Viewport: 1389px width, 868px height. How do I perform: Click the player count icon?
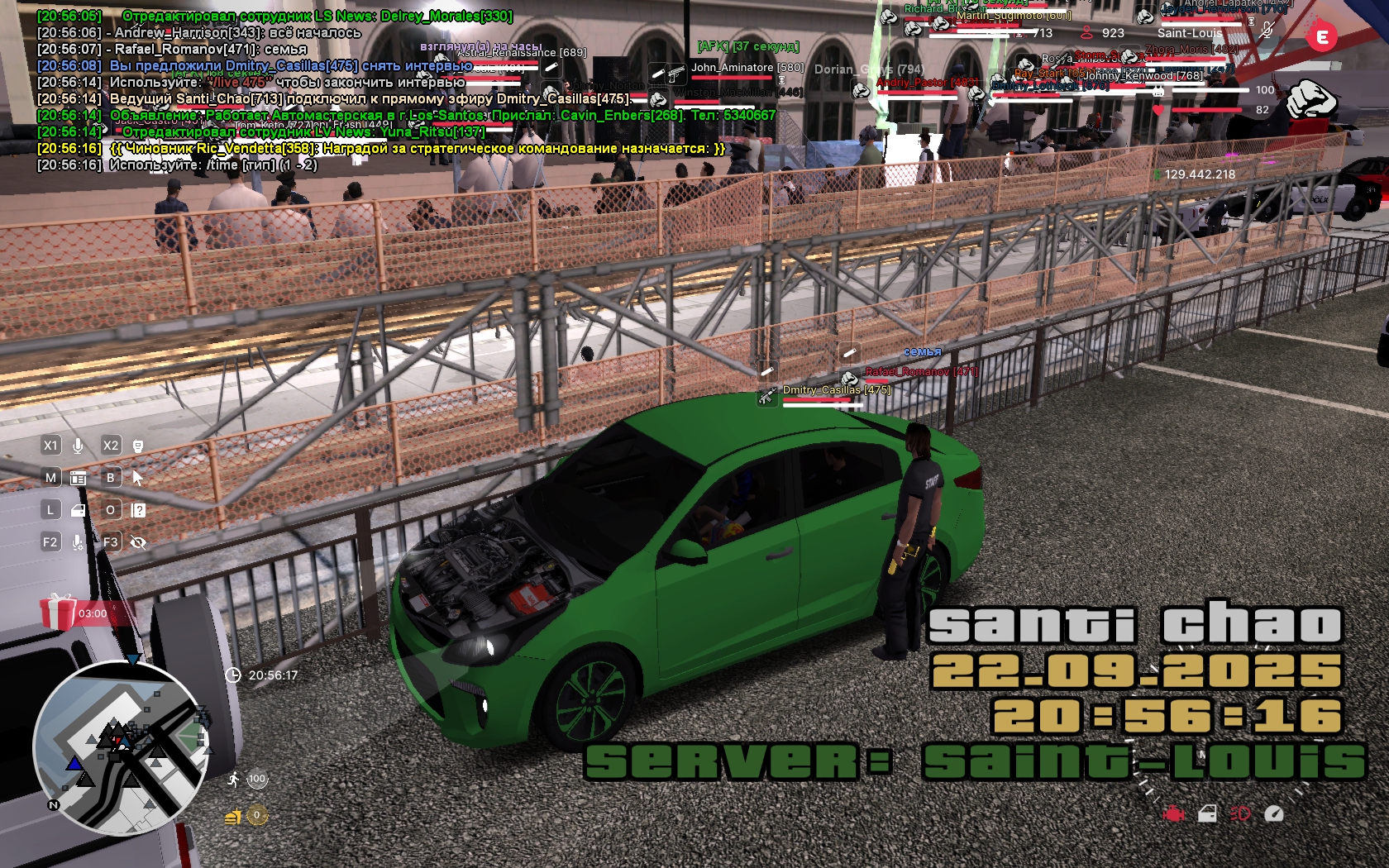[x=1086, y=33]
